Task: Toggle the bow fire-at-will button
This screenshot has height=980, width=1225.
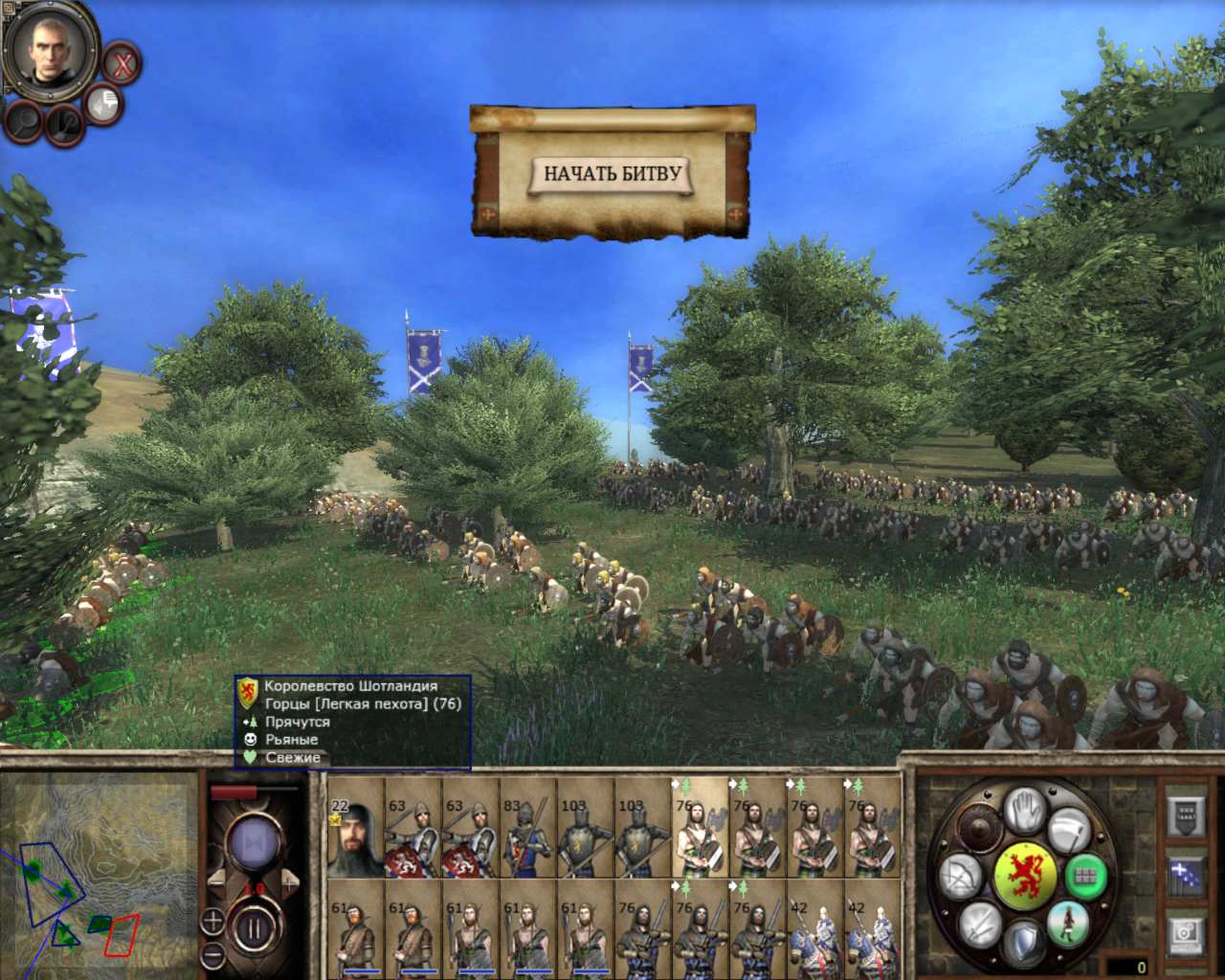Action: click(x=959, y=878)
